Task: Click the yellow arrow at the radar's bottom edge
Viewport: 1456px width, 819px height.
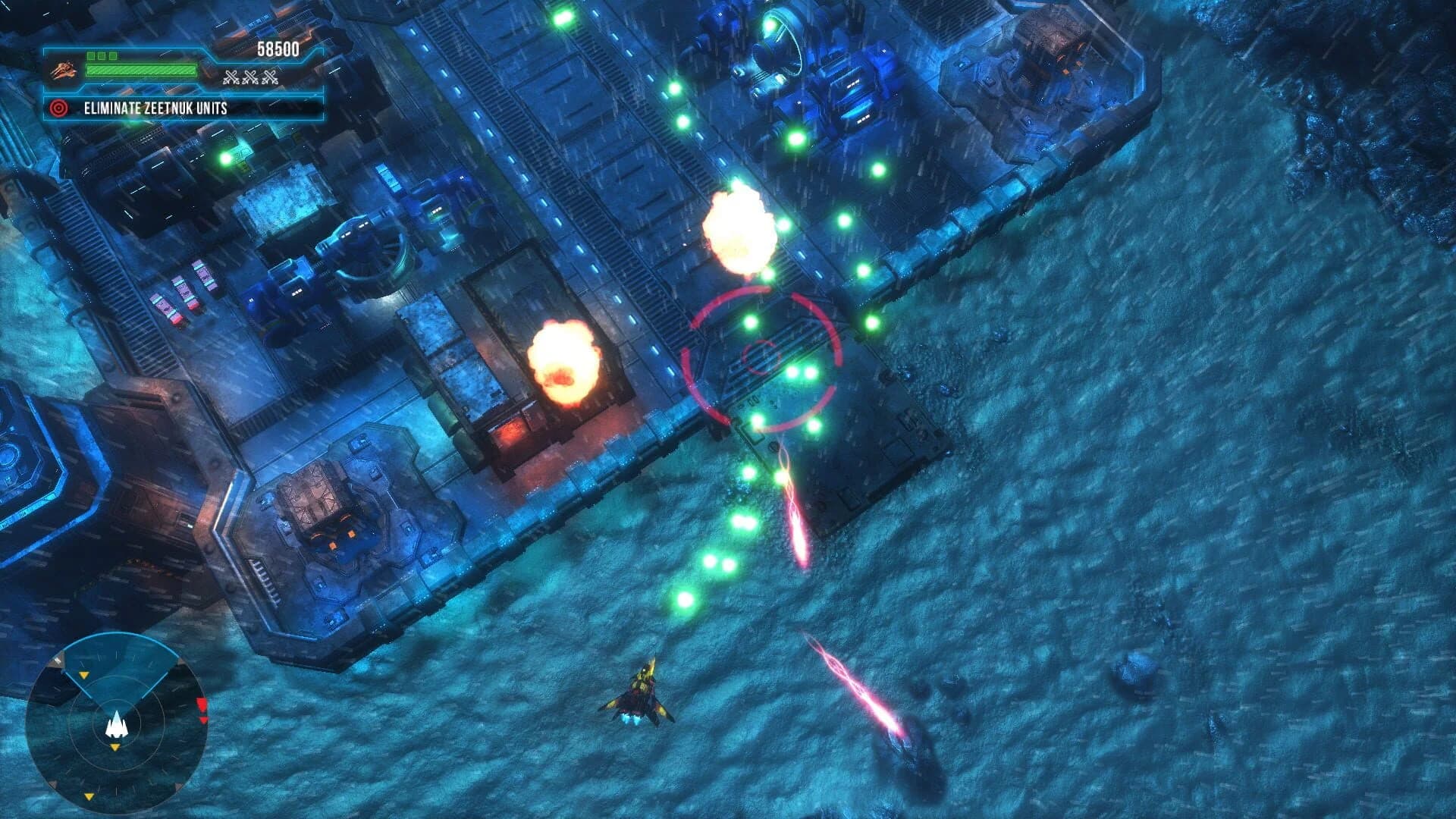Action: pos(89,795)
